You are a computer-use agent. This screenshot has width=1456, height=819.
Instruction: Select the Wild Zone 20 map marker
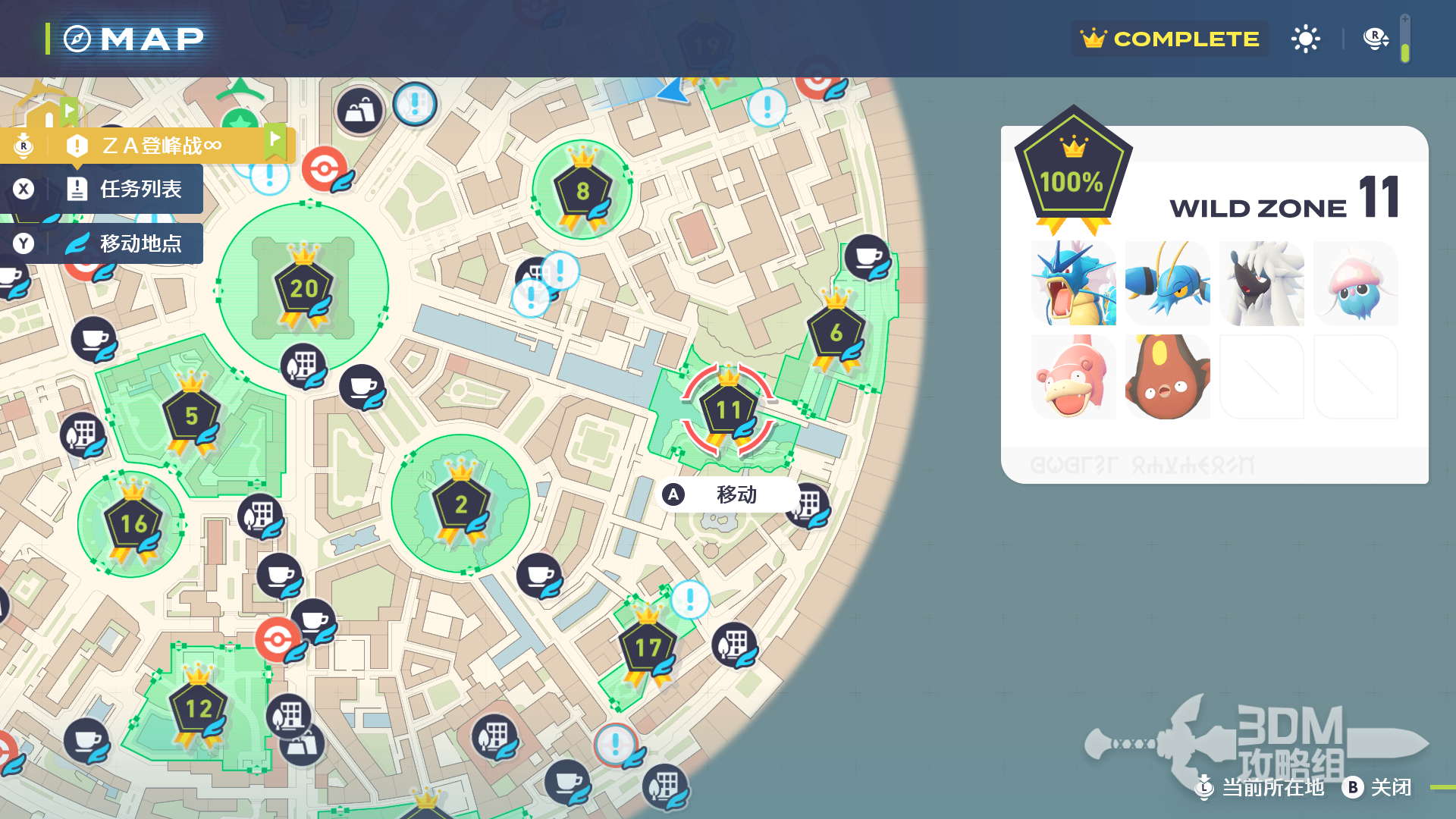[303, 289]
